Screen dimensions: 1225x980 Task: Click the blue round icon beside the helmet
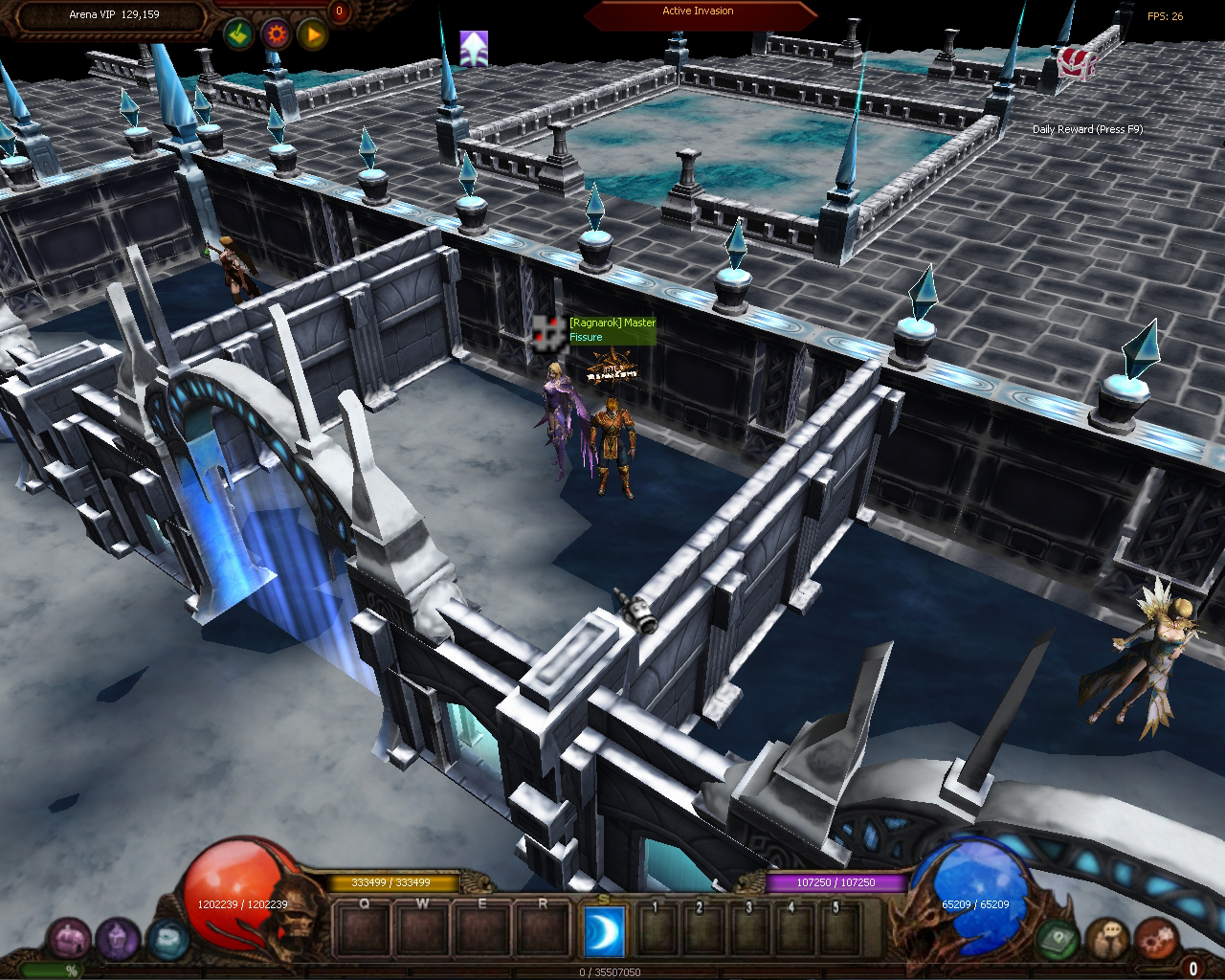[x=167, y=937]
